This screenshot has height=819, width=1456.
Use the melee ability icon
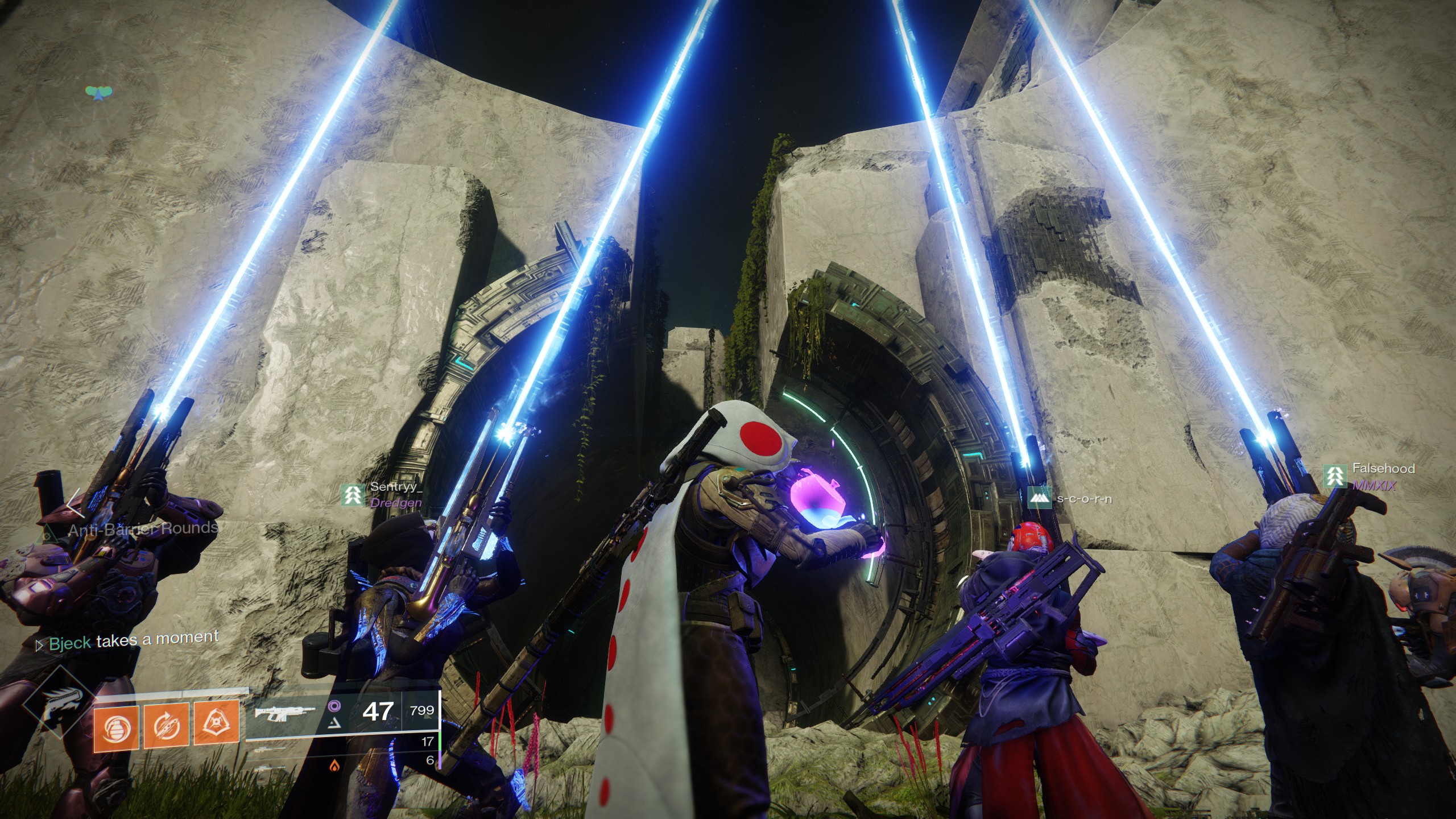tap(216, 723)
